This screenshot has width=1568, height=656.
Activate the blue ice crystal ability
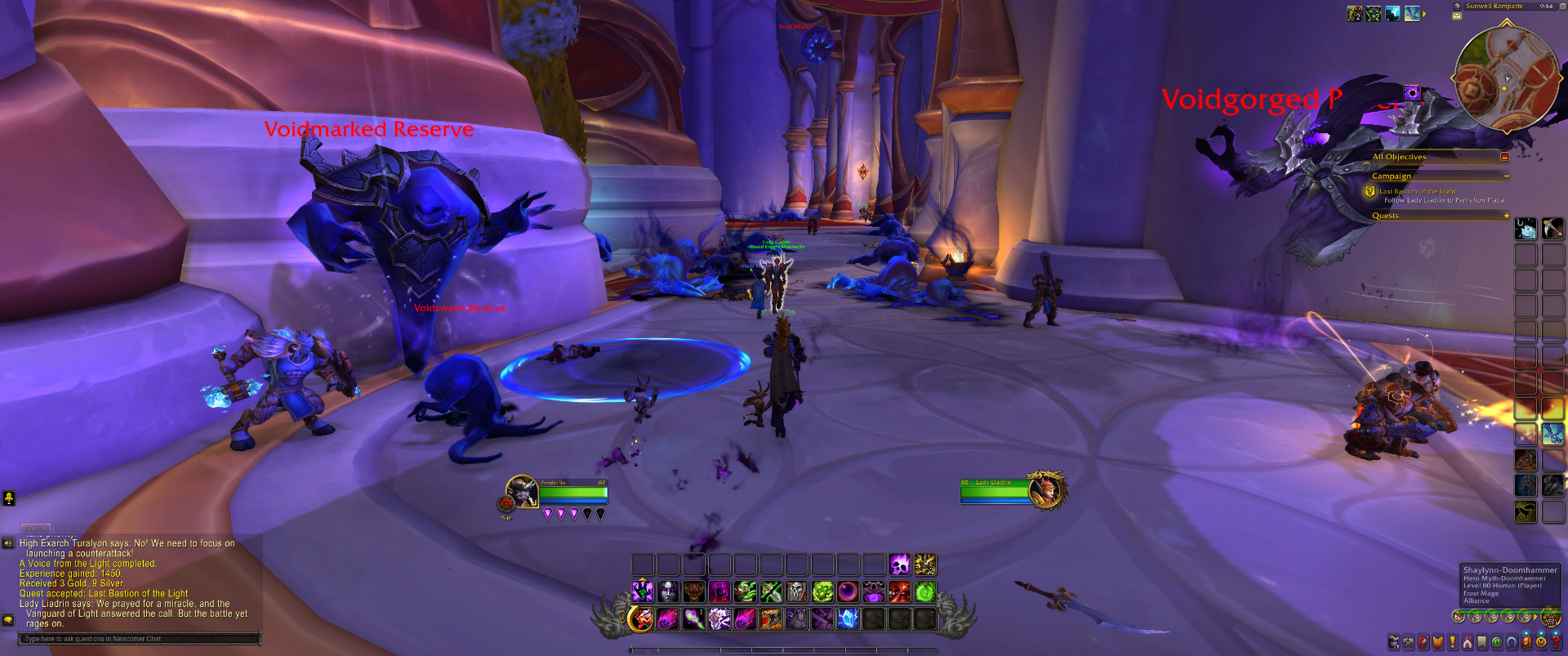pos(848,619)
